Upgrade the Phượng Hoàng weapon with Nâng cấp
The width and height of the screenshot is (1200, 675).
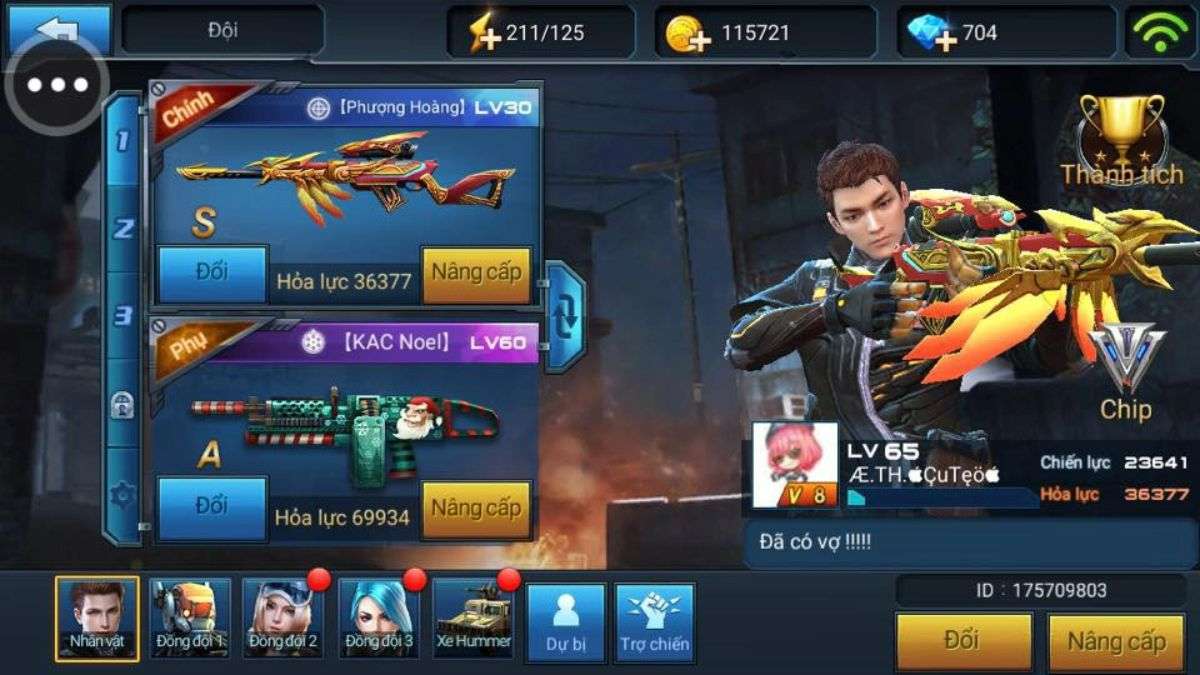pyautogui.click(x=476, y=274)
